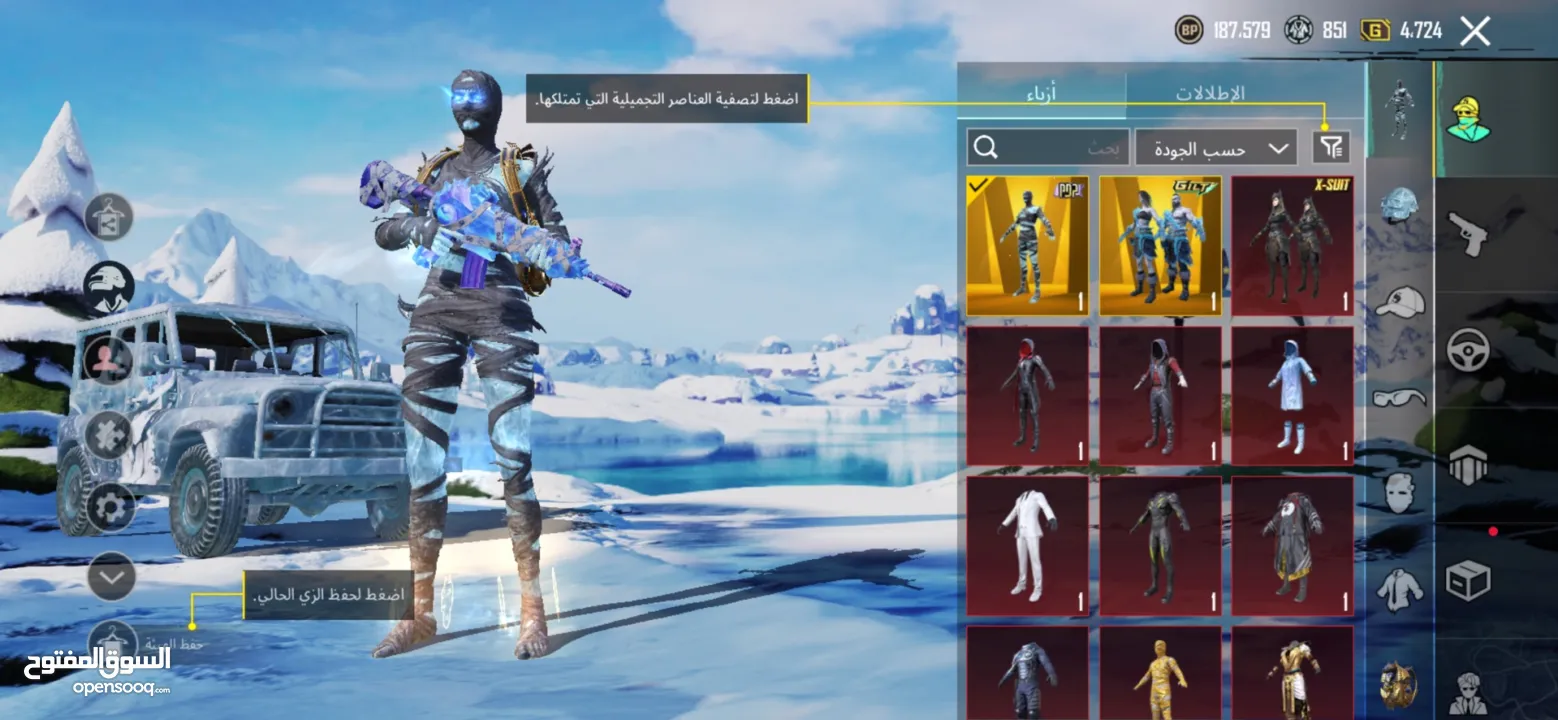
Task: Show the glasses subcategory
Action: coord(1399,397)
